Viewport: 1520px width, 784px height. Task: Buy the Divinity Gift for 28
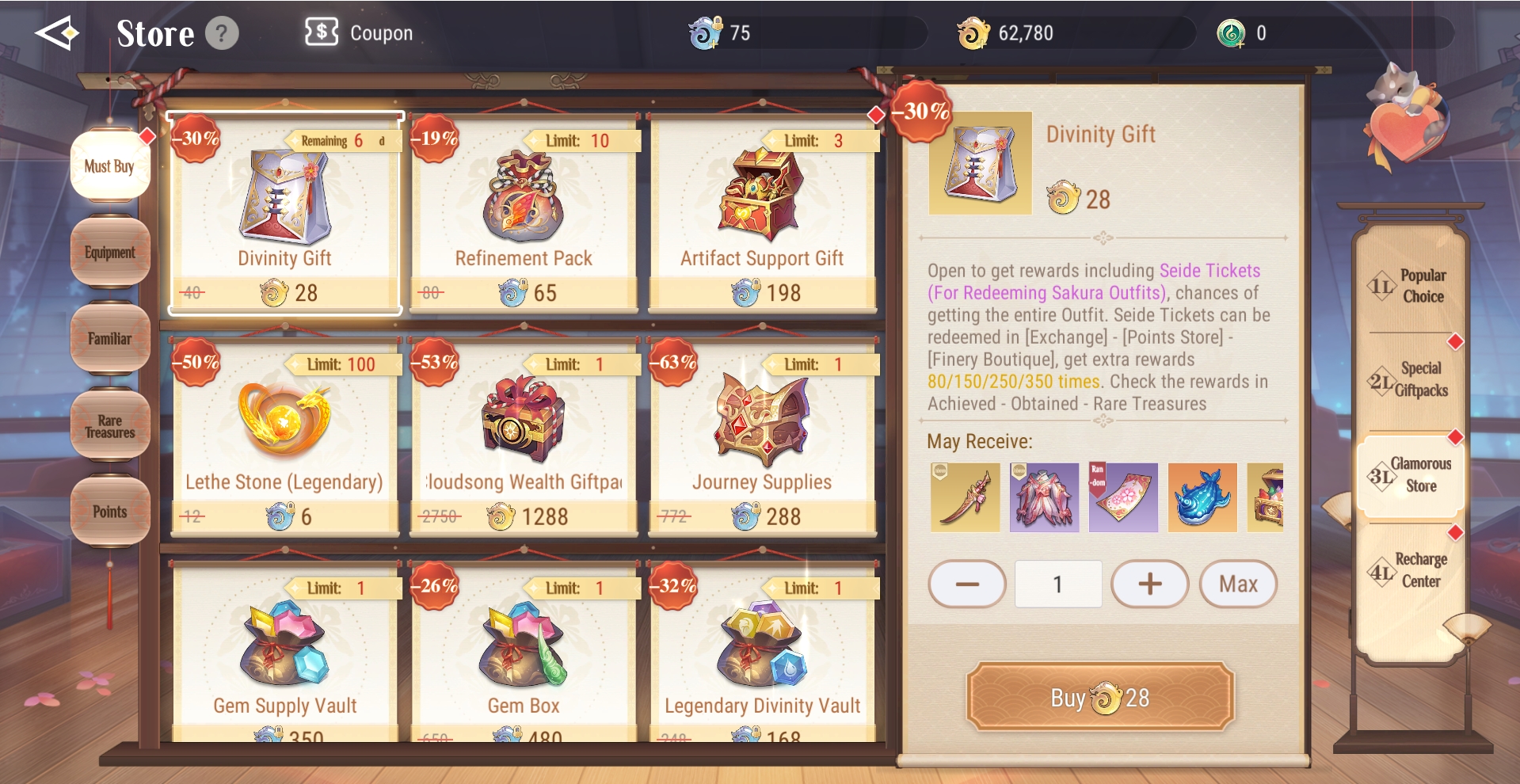1100,698
